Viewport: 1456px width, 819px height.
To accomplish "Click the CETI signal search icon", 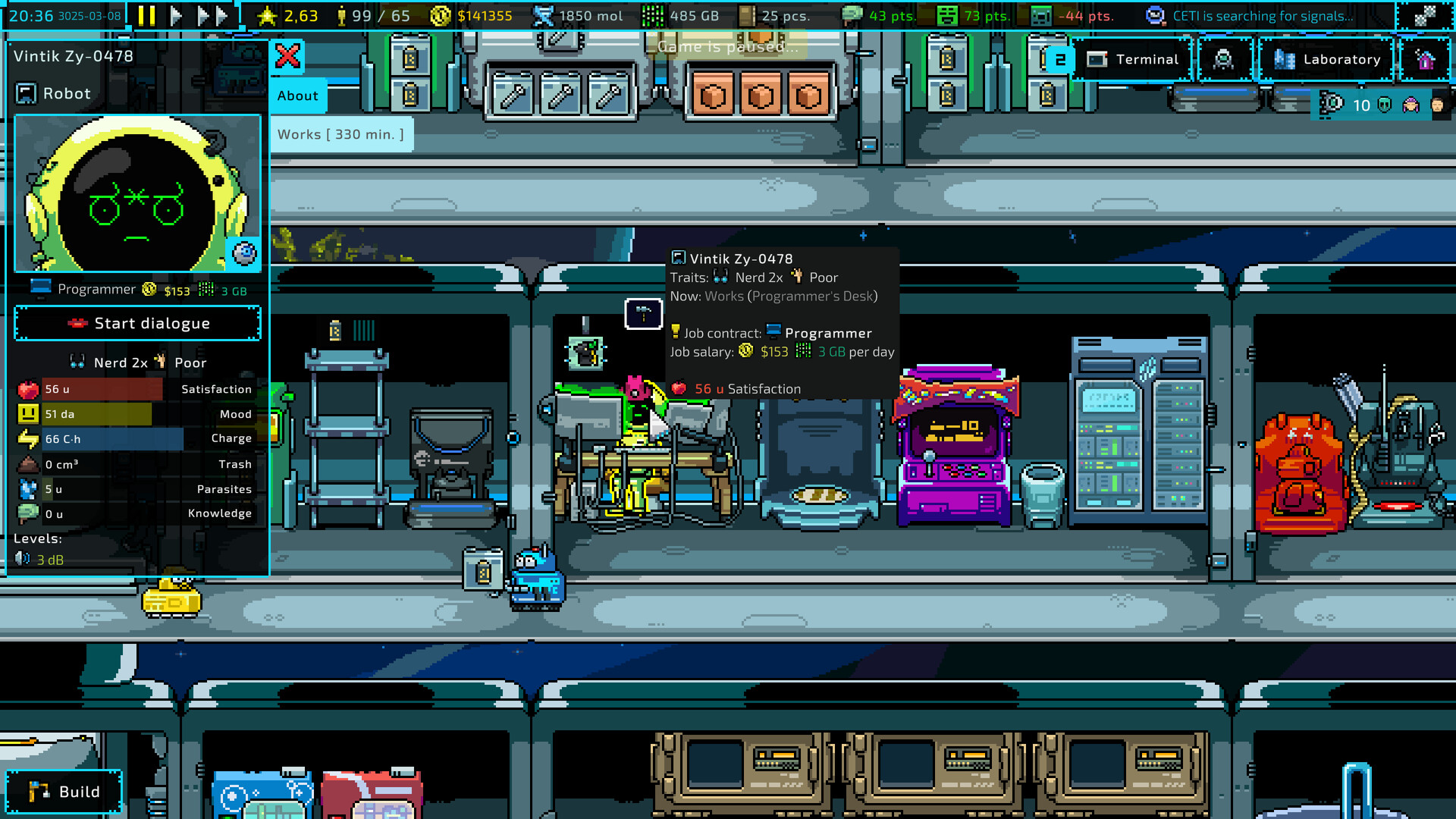I will pos(1155,15).
